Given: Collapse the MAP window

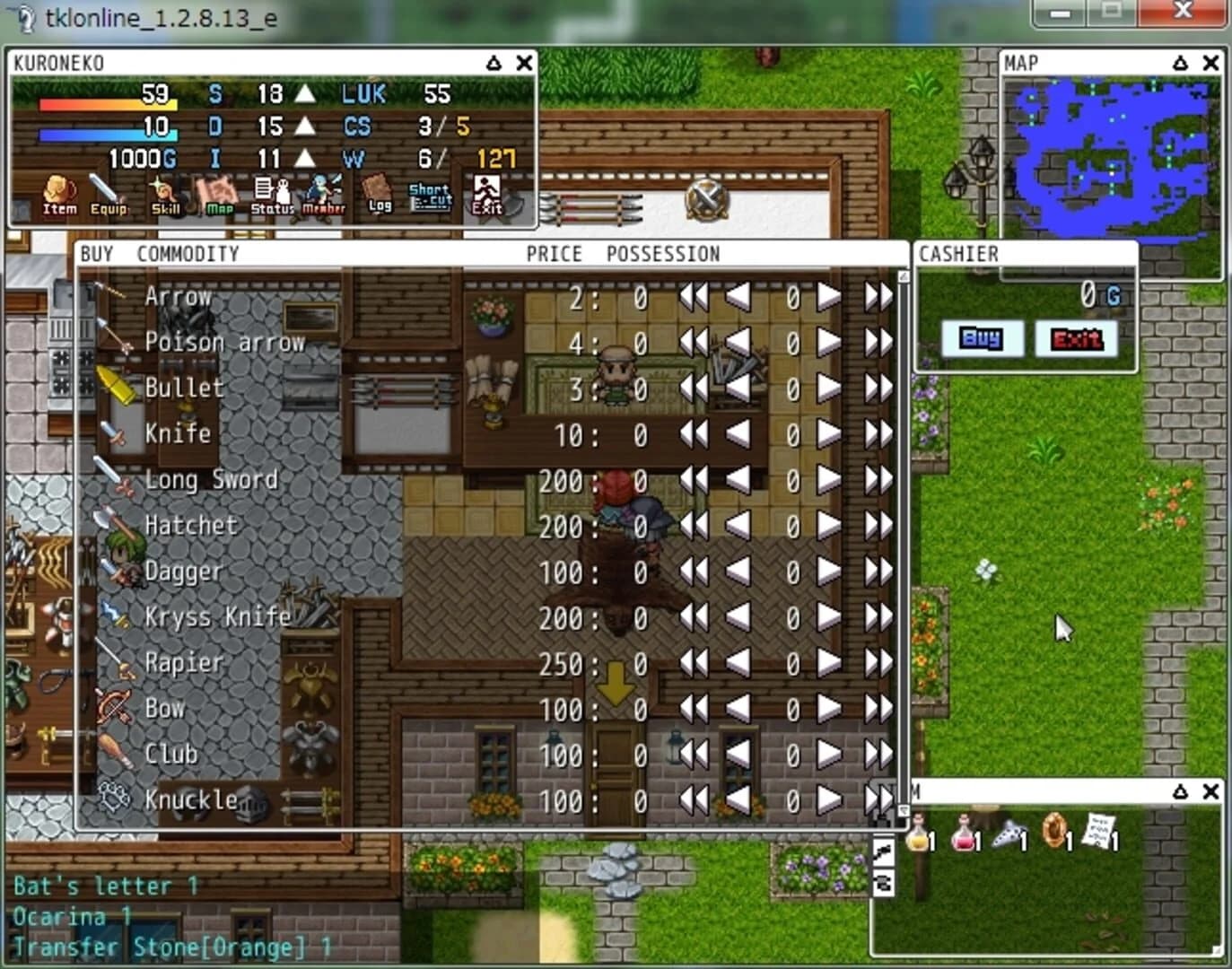Looking at the screenshot, I should click(1180, 63).
